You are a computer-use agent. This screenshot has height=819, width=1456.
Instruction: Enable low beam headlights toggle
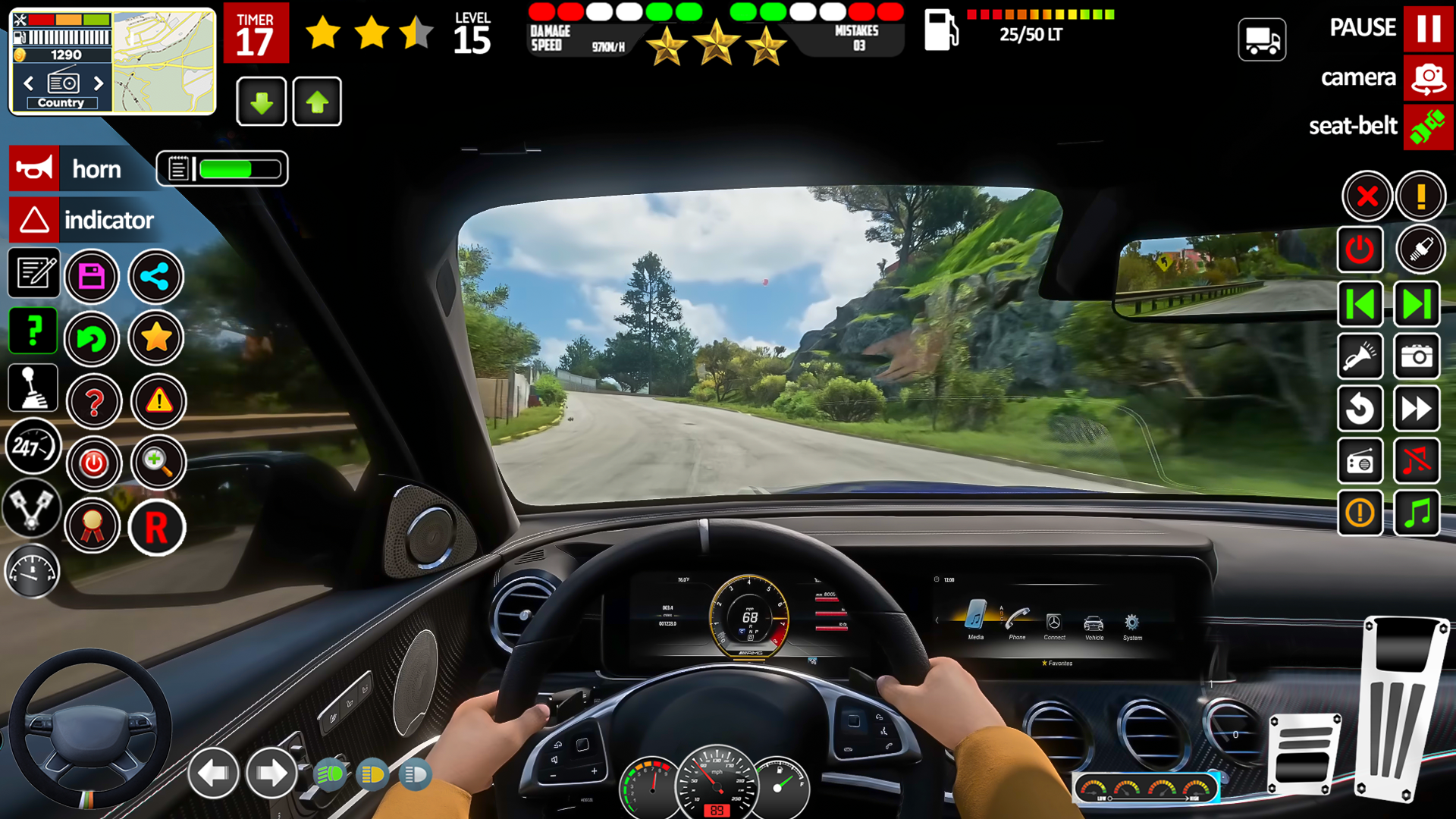329,775
